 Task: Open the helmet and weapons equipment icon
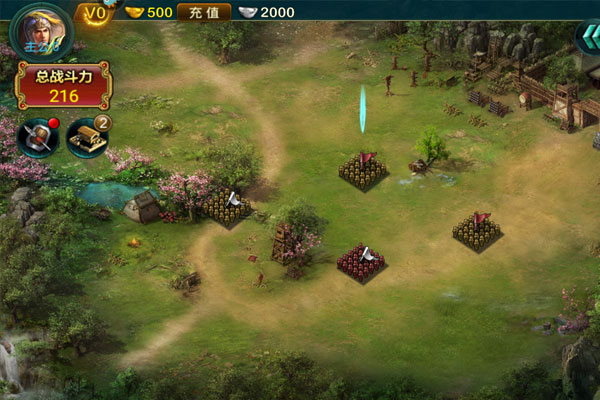point(36,138)
